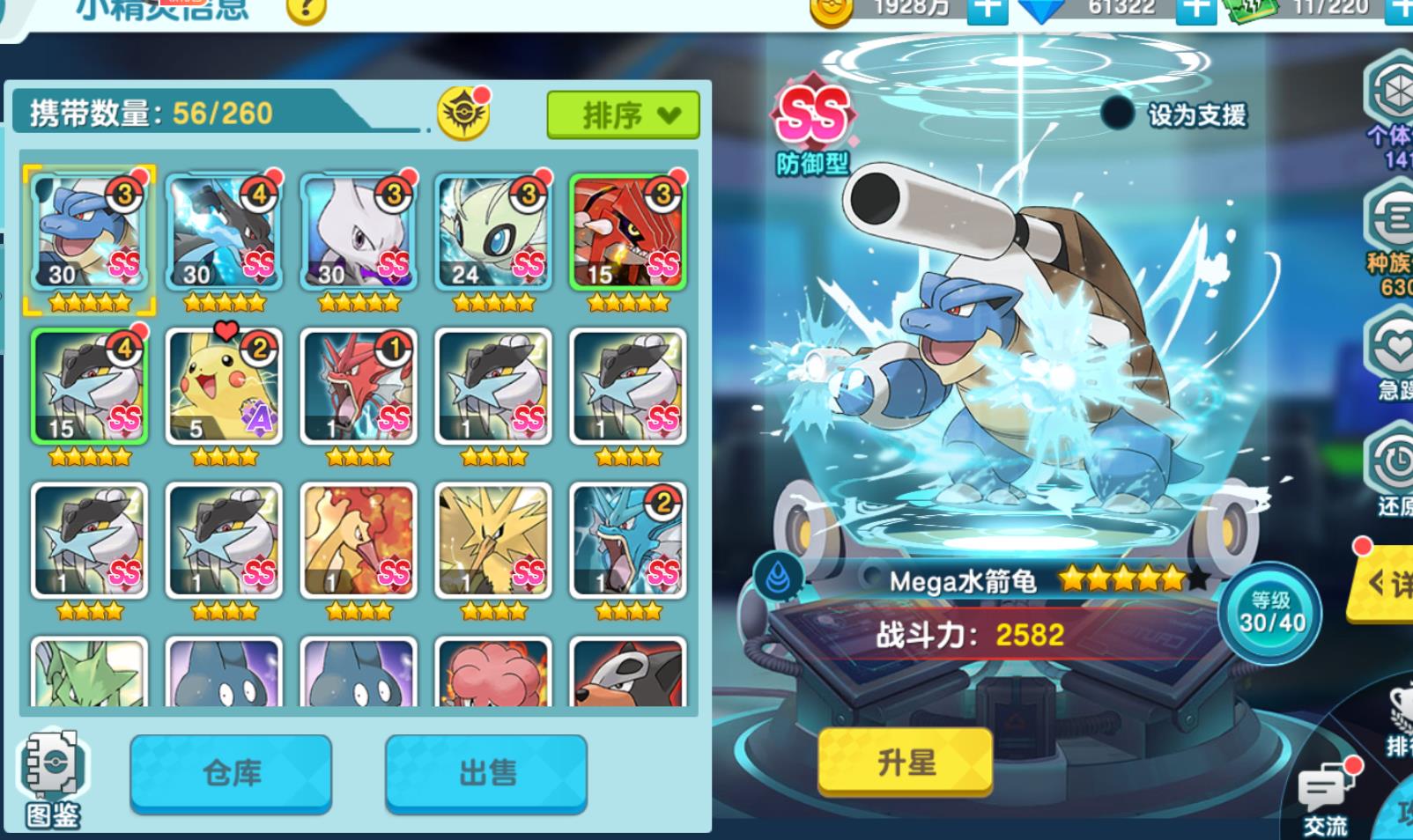Screen dimensions: 1413x840
Task: Open the 仓库 warehouse
Action: coord(231,772)
